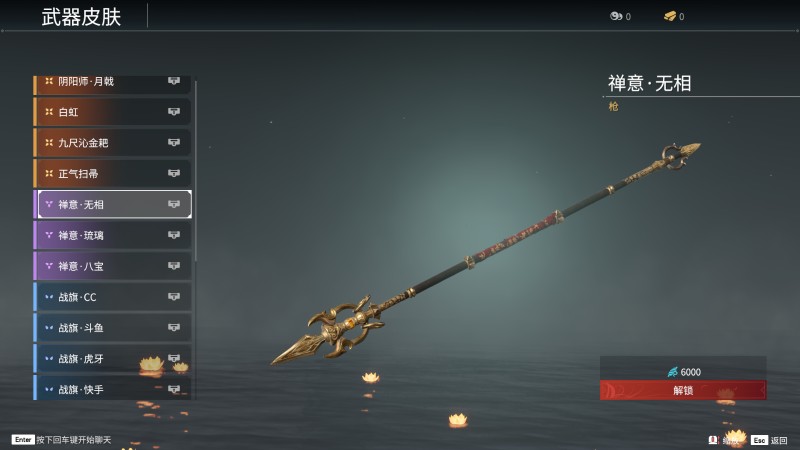
Task: Unlock the skin with the red 解锁 button
Action: (x=683, y=390)
